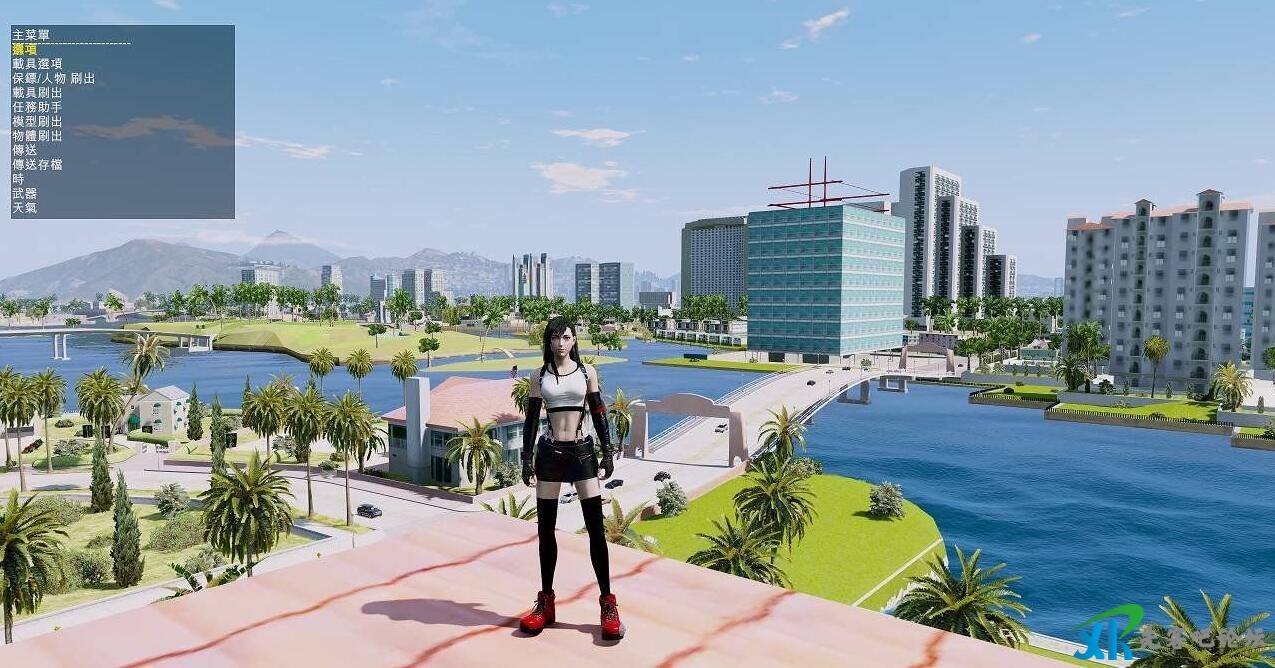Viewport: 1275px width, 668px height.
Task: Select the highlighted 選項 menu entry
Action: 24,49
